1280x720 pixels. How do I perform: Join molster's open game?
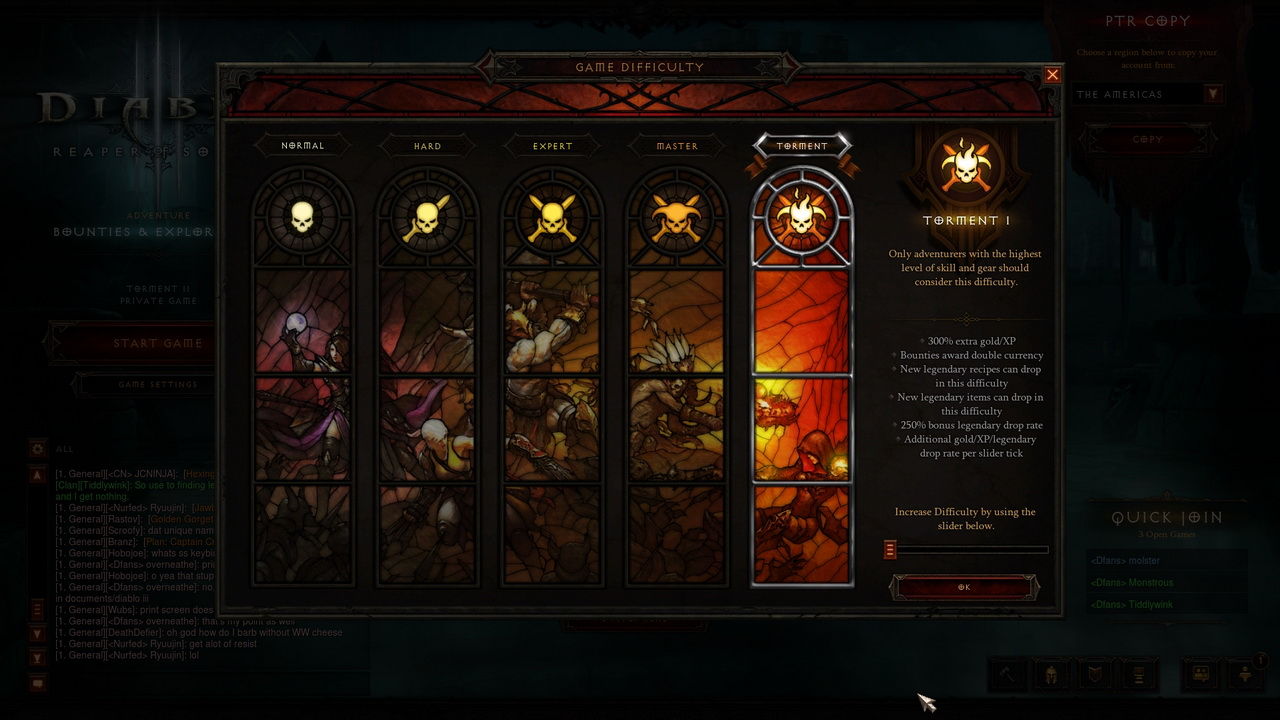point(1165,561)
